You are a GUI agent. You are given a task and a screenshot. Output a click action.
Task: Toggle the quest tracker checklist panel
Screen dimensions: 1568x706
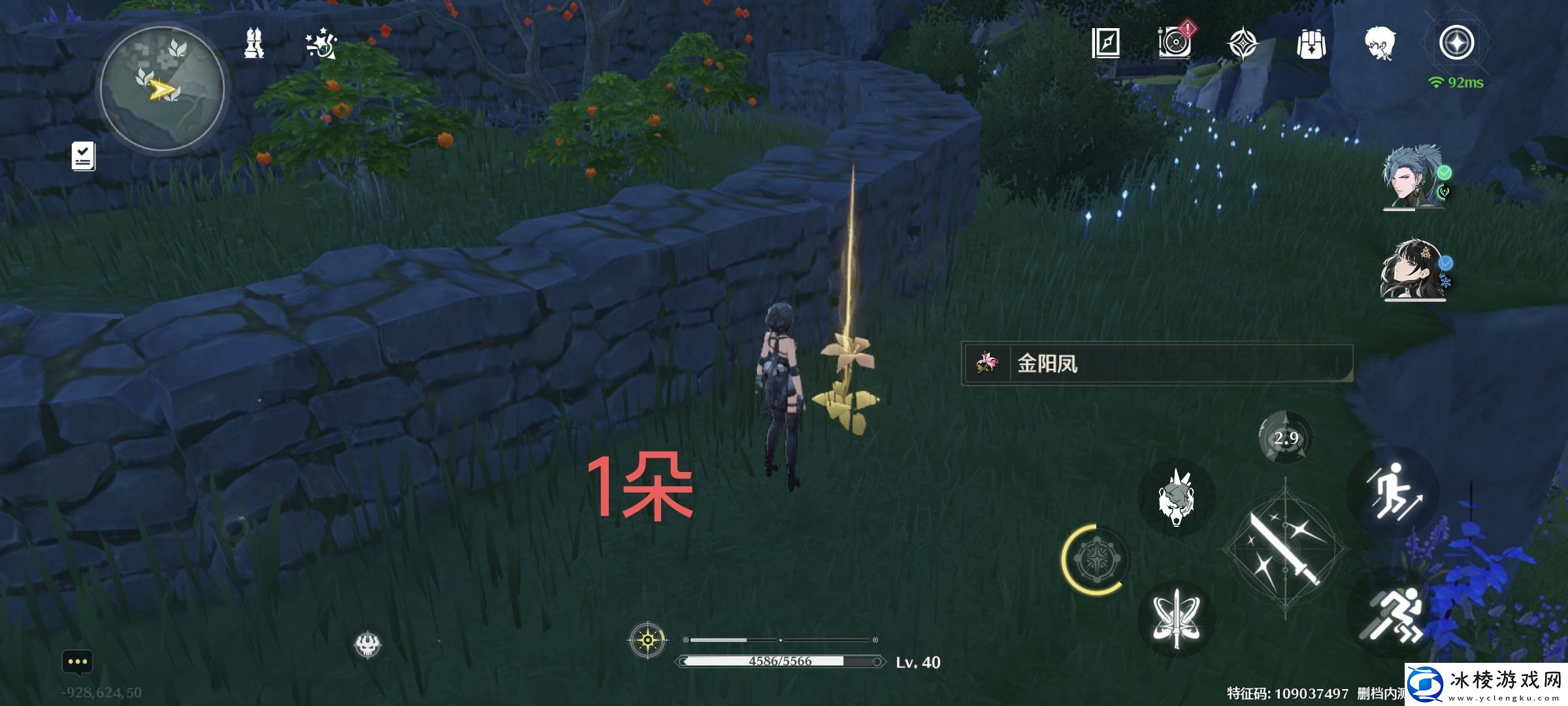tap(83, 155)
